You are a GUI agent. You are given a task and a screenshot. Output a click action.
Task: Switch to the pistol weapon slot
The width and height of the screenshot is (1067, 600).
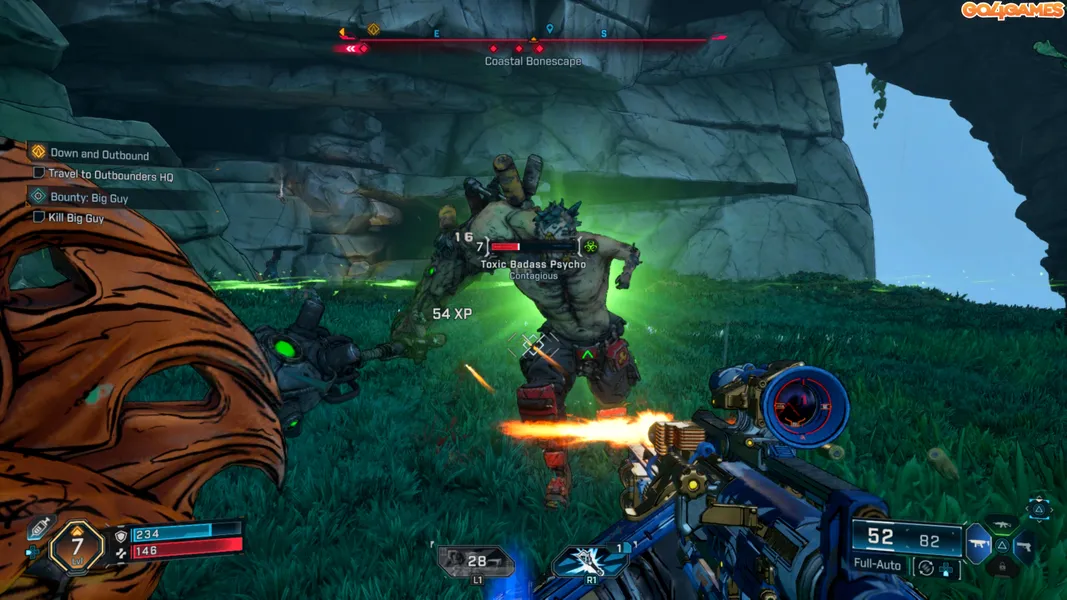tap(1022, 546)
